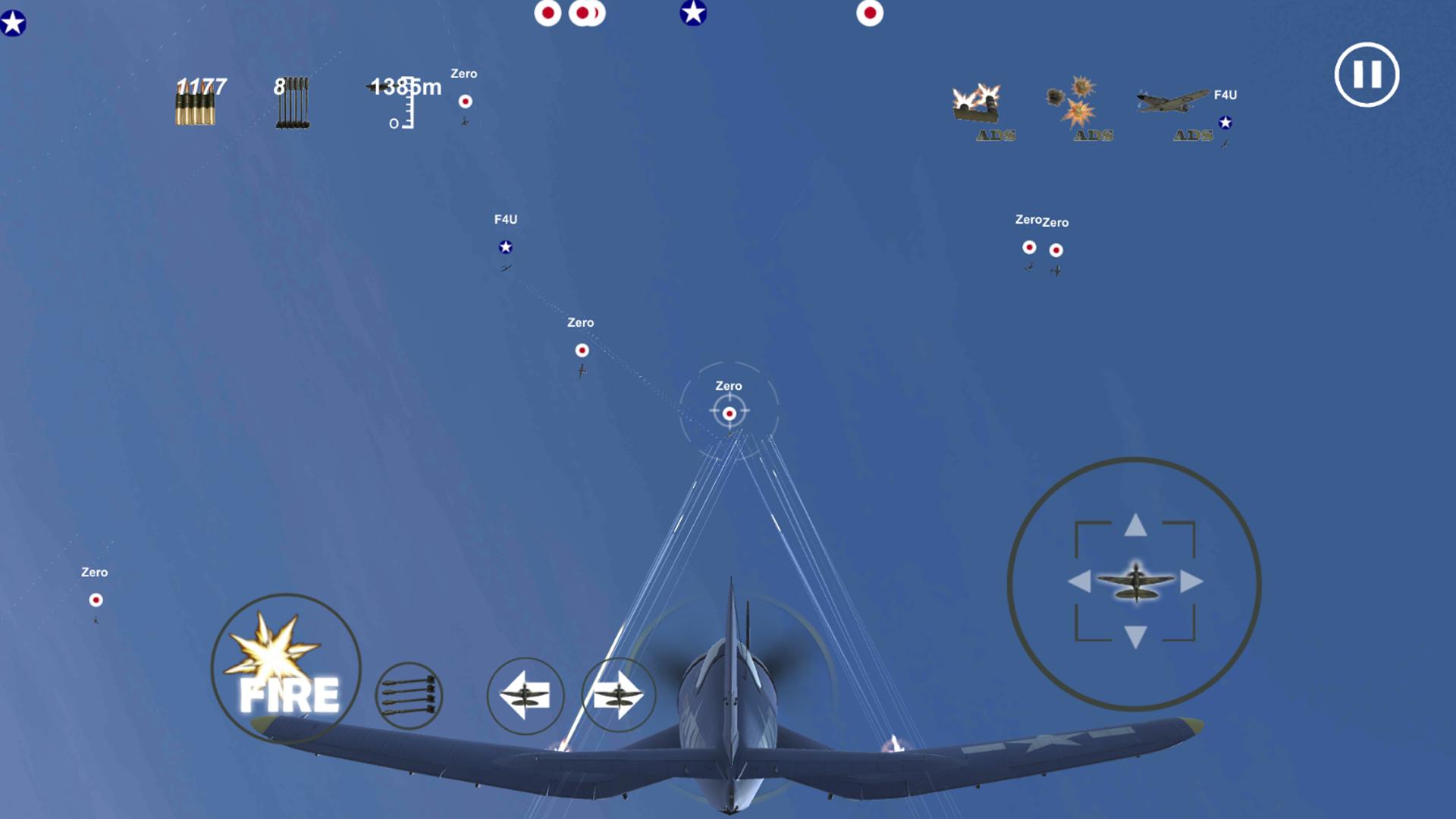Click the down arrow on the control pad
Screen dimensions: 1456x819
pyautogui.click(x=1134, y=634)
